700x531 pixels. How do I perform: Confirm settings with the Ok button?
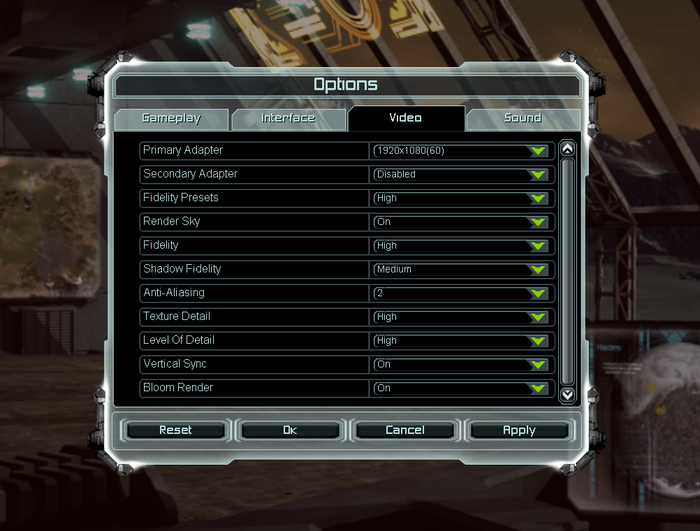290,430
